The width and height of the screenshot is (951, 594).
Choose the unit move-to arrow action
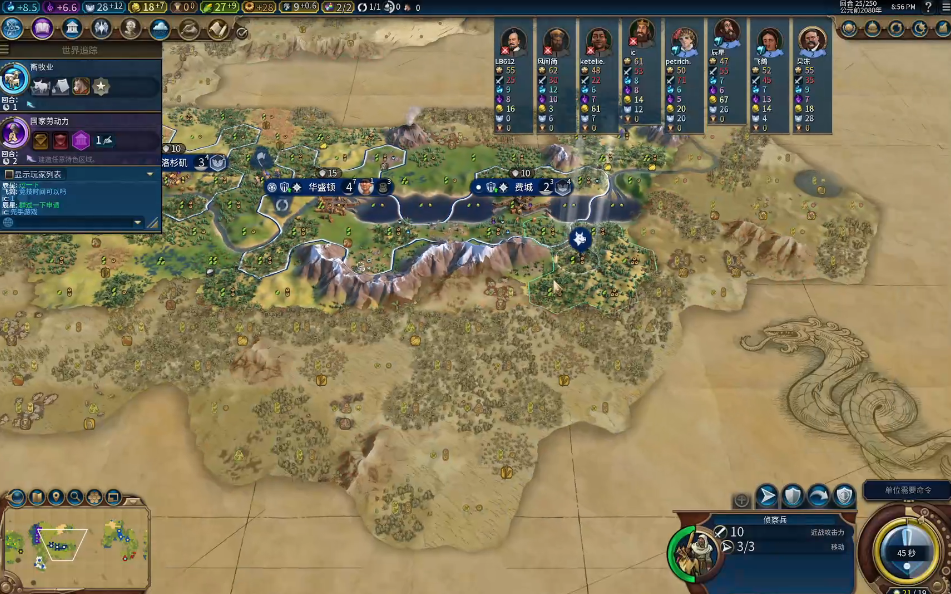(767, 495)
